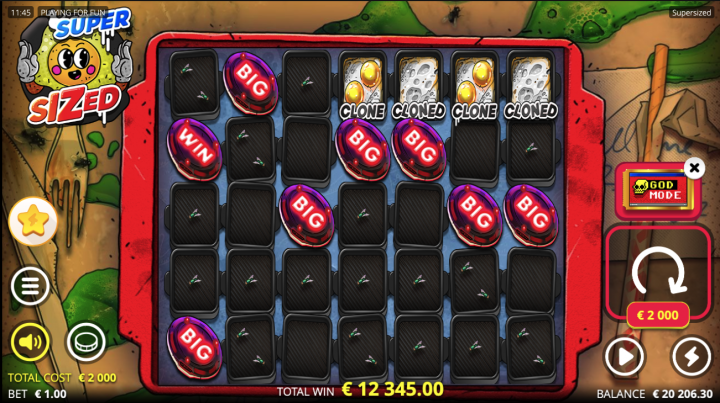Activate the lightning bolt turbo button

(691, 356)
